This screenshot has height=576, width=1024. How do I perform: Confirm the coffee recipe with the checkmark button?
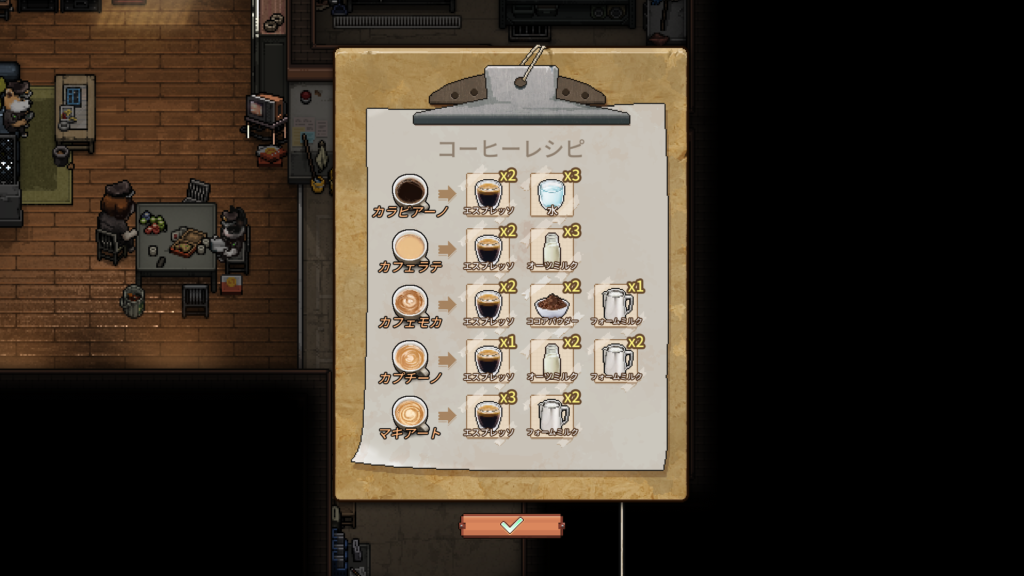click(511, 525)
